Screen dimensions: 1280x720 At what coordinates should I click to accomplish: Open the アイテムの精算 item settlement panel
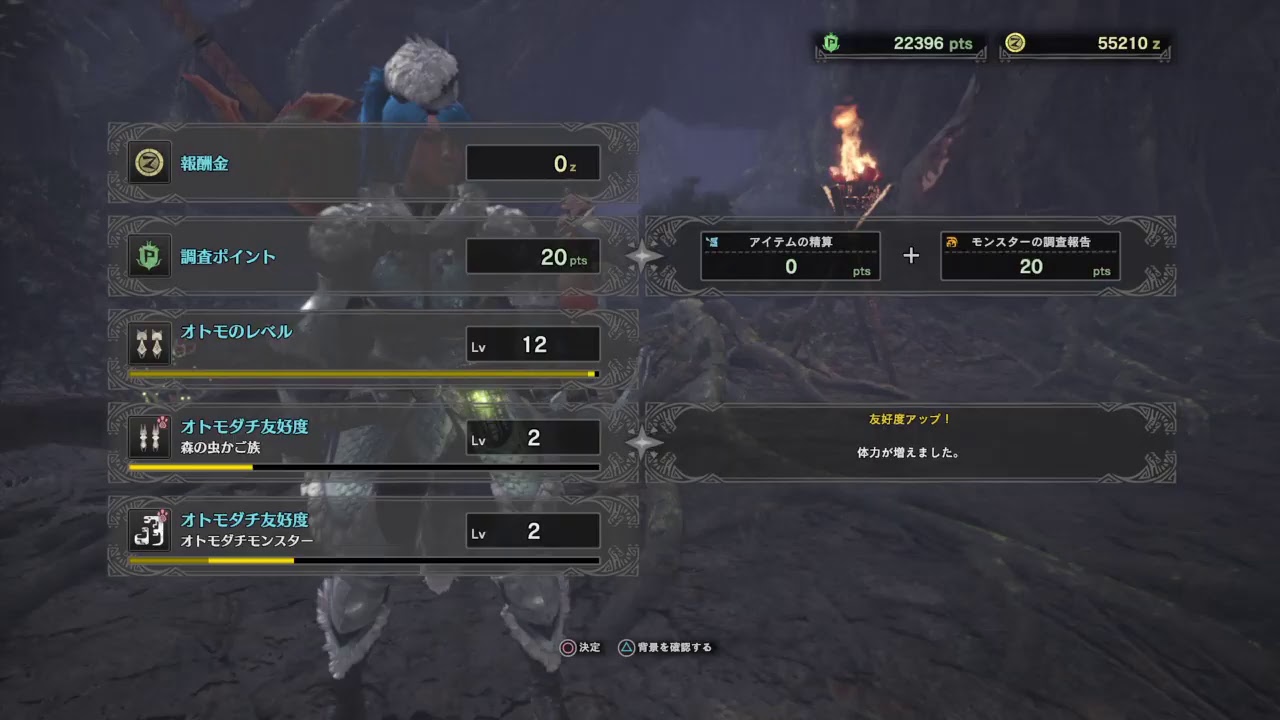pos(790,256)
